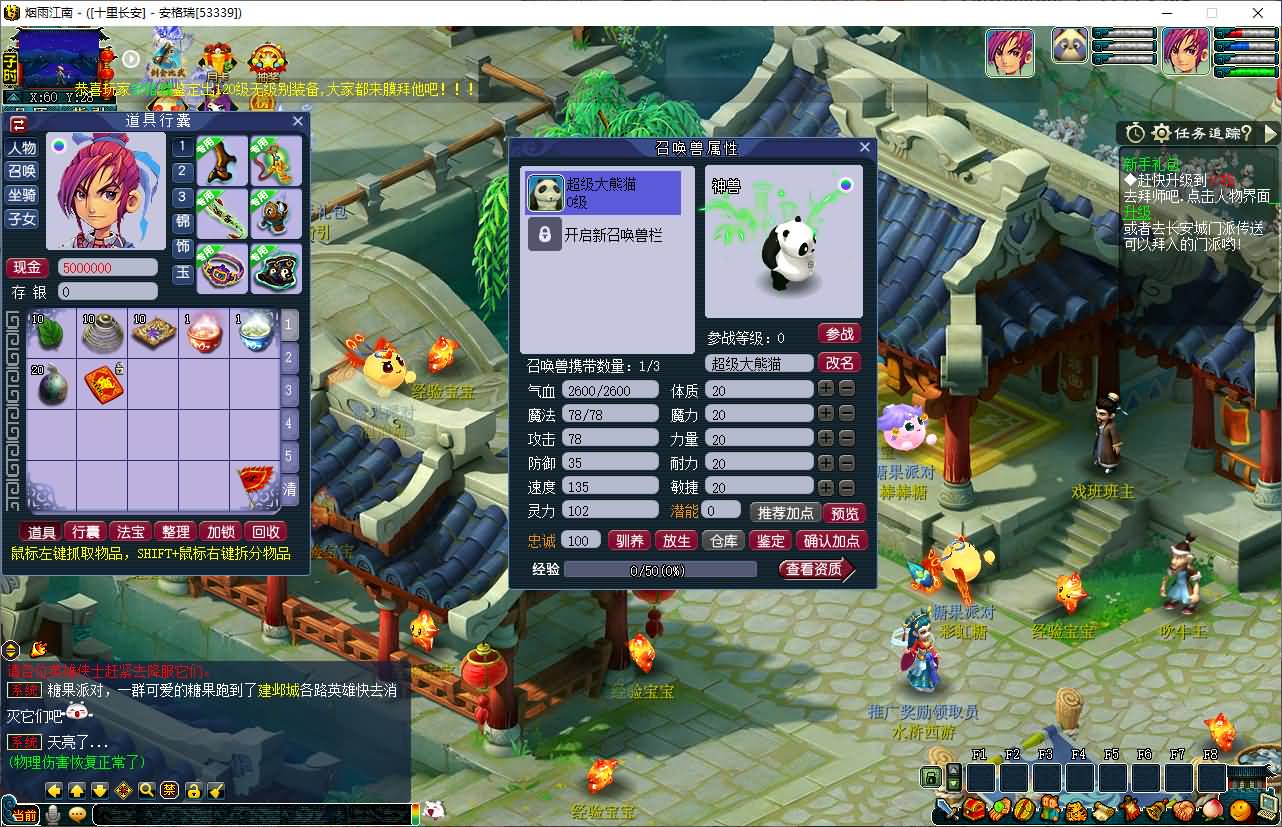Click the 驯养 tame button
Screen dimensions: 1282x827
click(x=629, y=541)
